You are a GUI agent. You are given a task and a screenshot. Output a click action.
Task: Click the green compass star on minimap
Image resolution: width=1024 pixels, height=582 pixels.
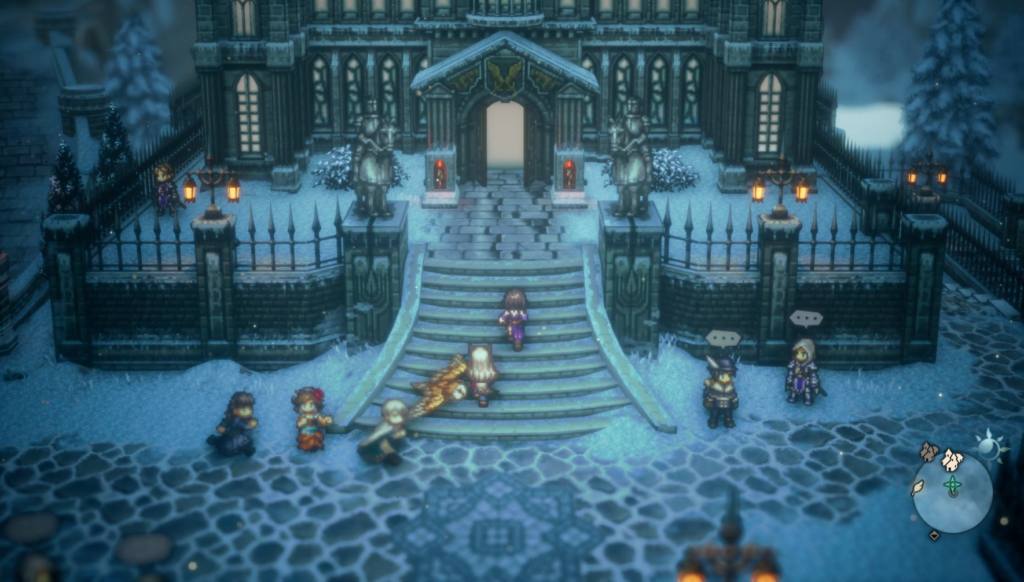click(x=953, y=486)
